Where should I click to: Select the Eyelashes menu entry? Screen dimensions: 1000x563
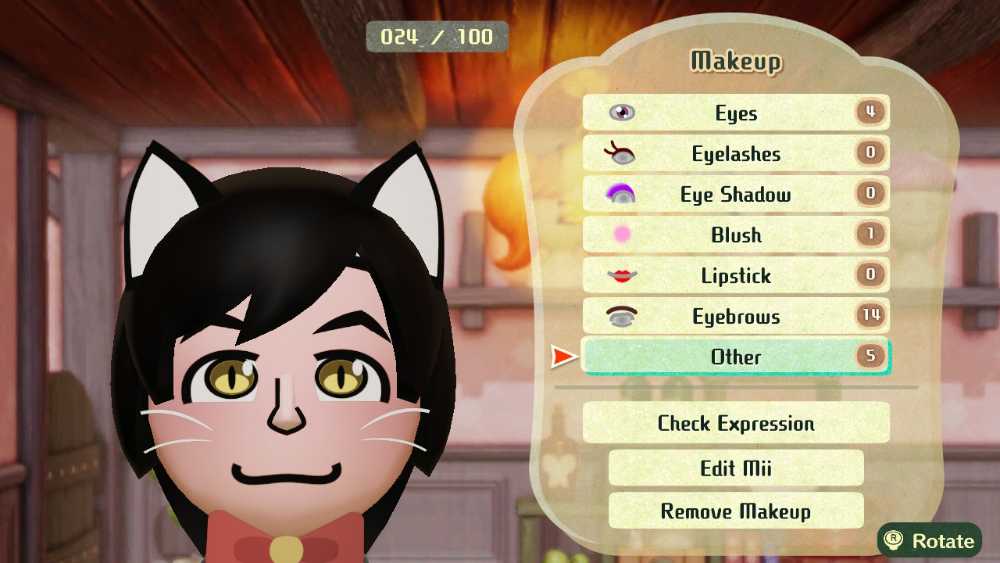tap(735, 154)
